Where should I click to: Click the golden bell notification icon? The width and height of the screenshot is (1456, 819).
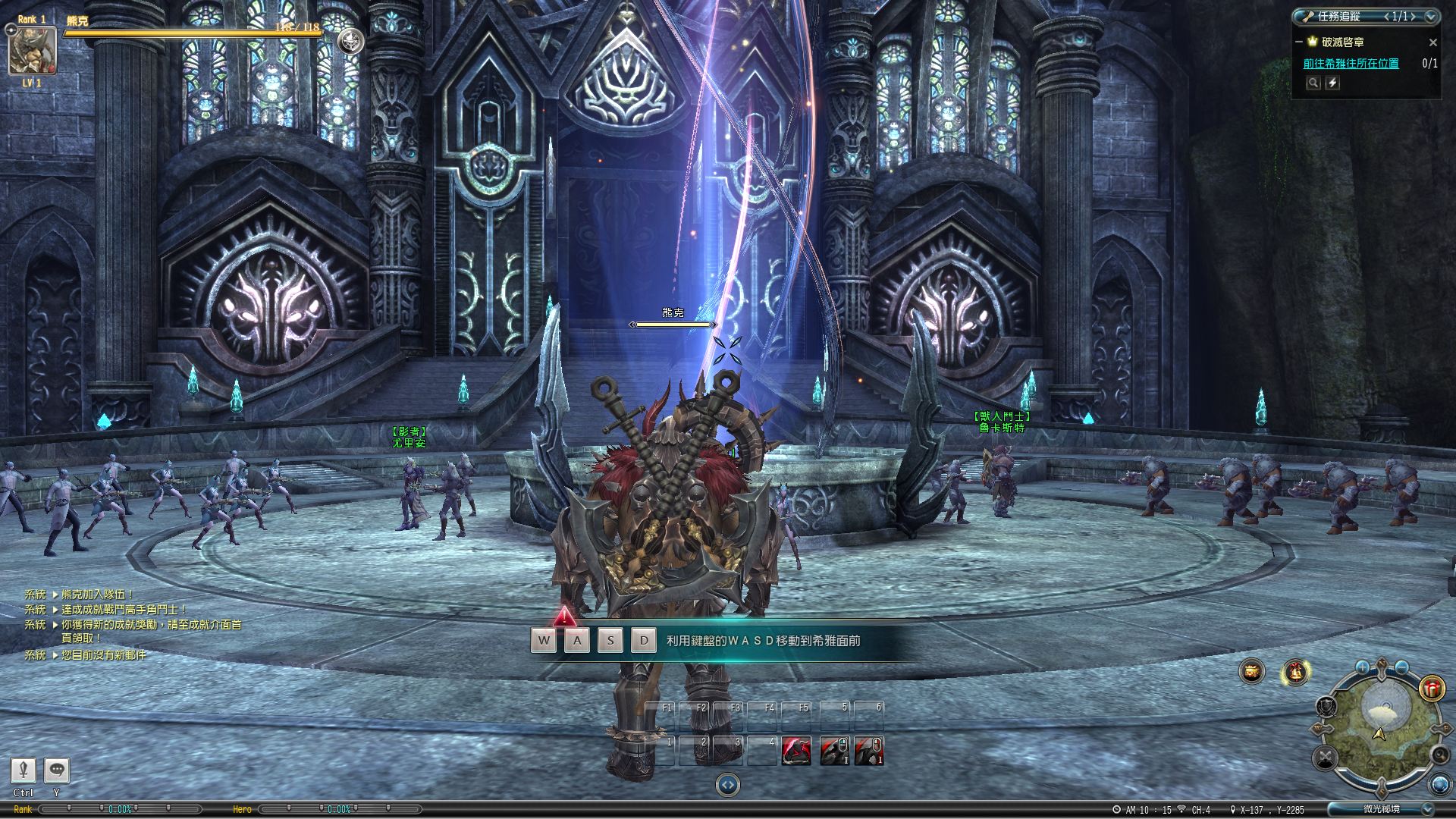point(1295,672)
